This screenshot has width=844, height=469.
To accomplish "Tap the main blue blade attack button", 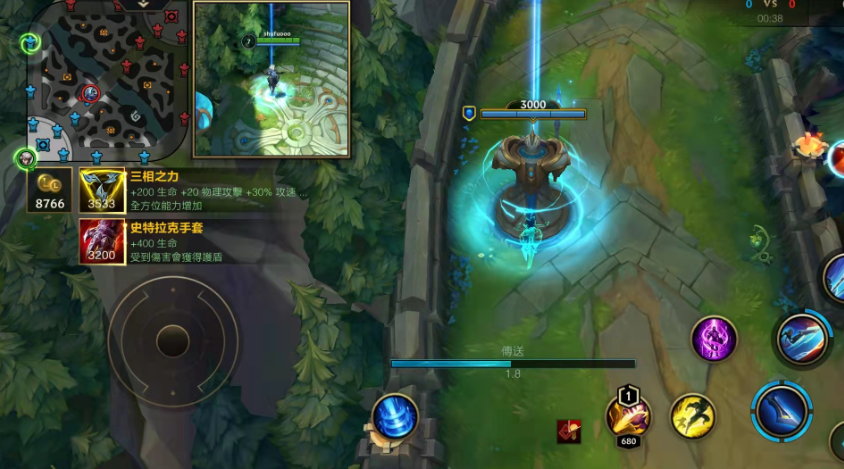I will [782, 411].
